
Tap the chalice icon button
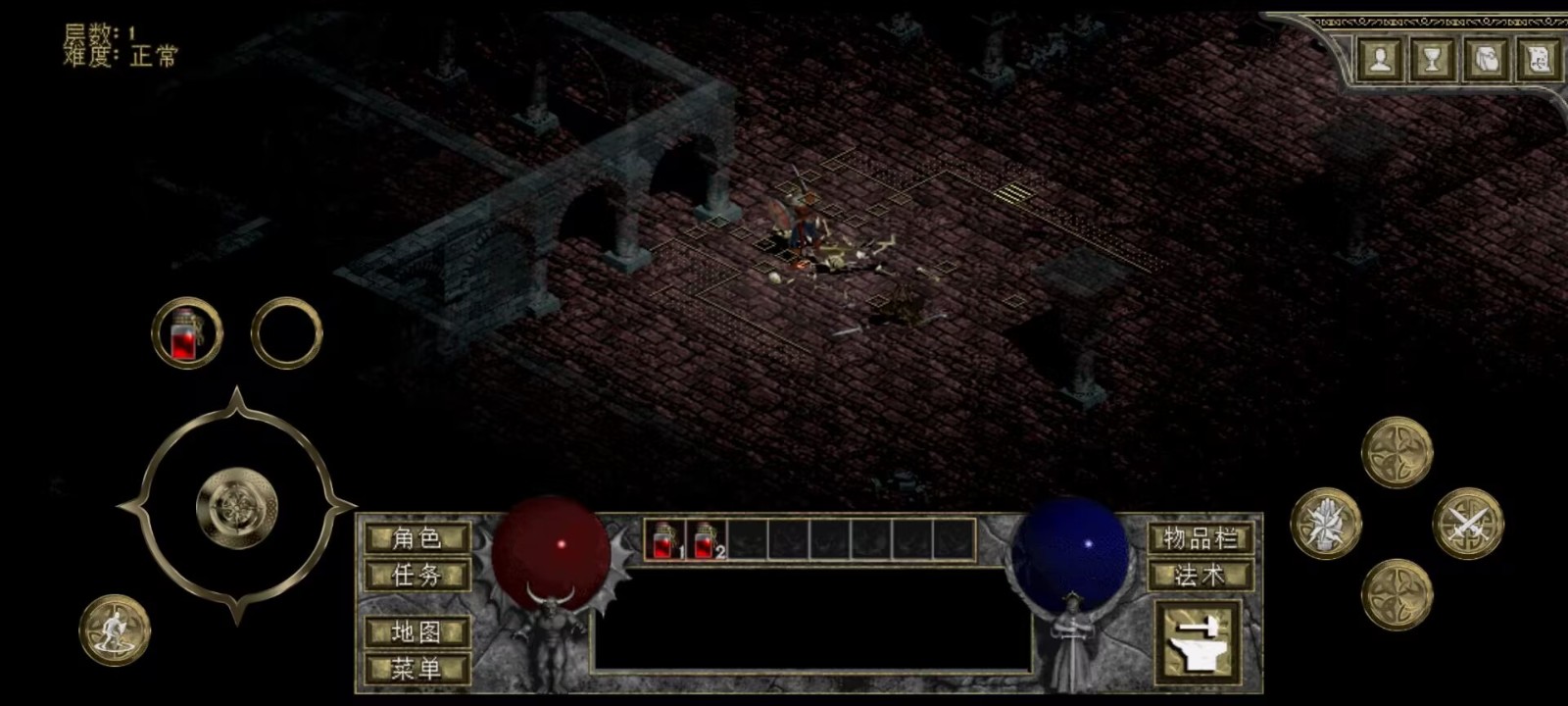[1432, 61]
